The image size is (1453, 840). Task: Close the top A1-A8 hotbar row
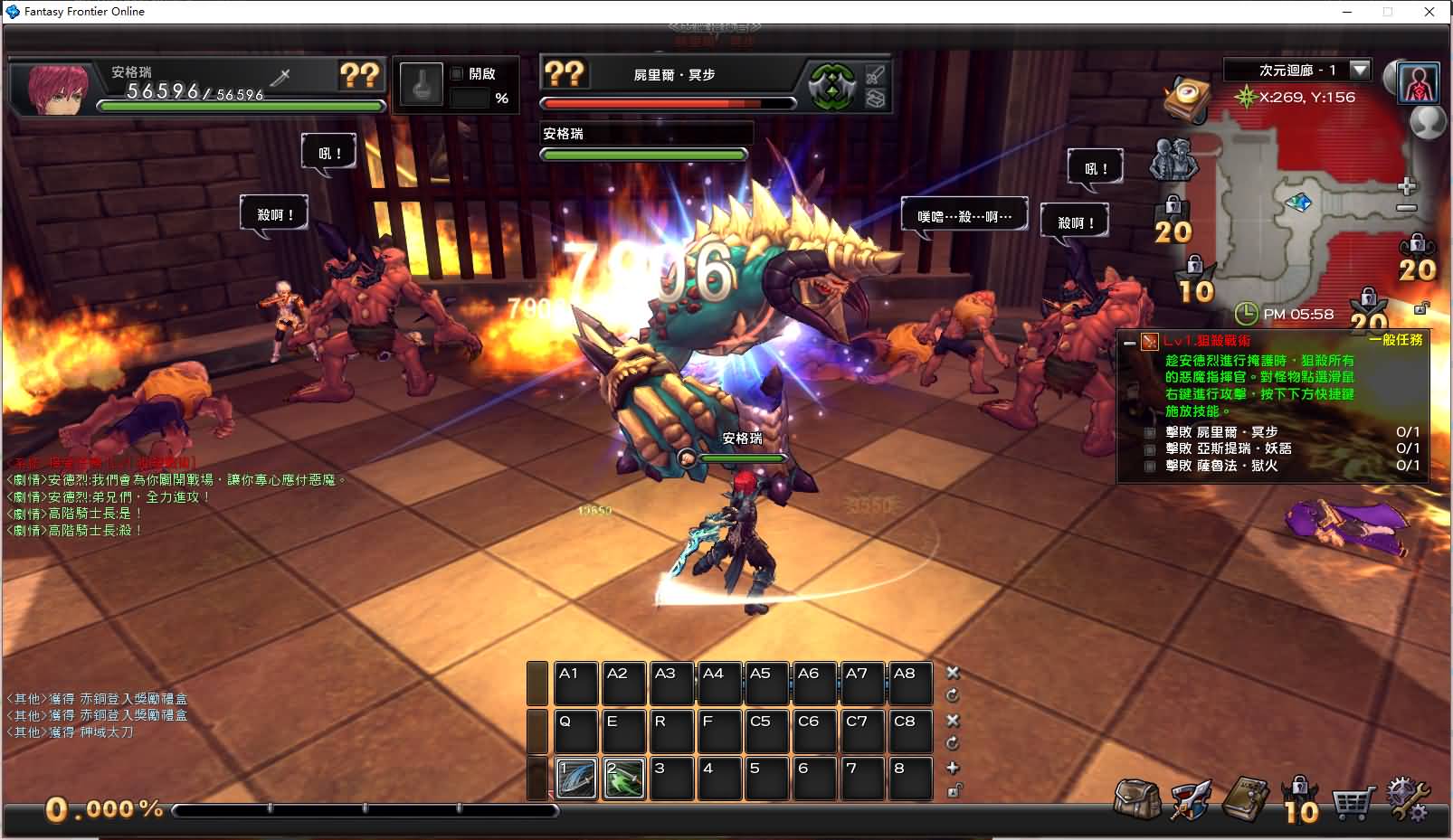pos(953,673)
